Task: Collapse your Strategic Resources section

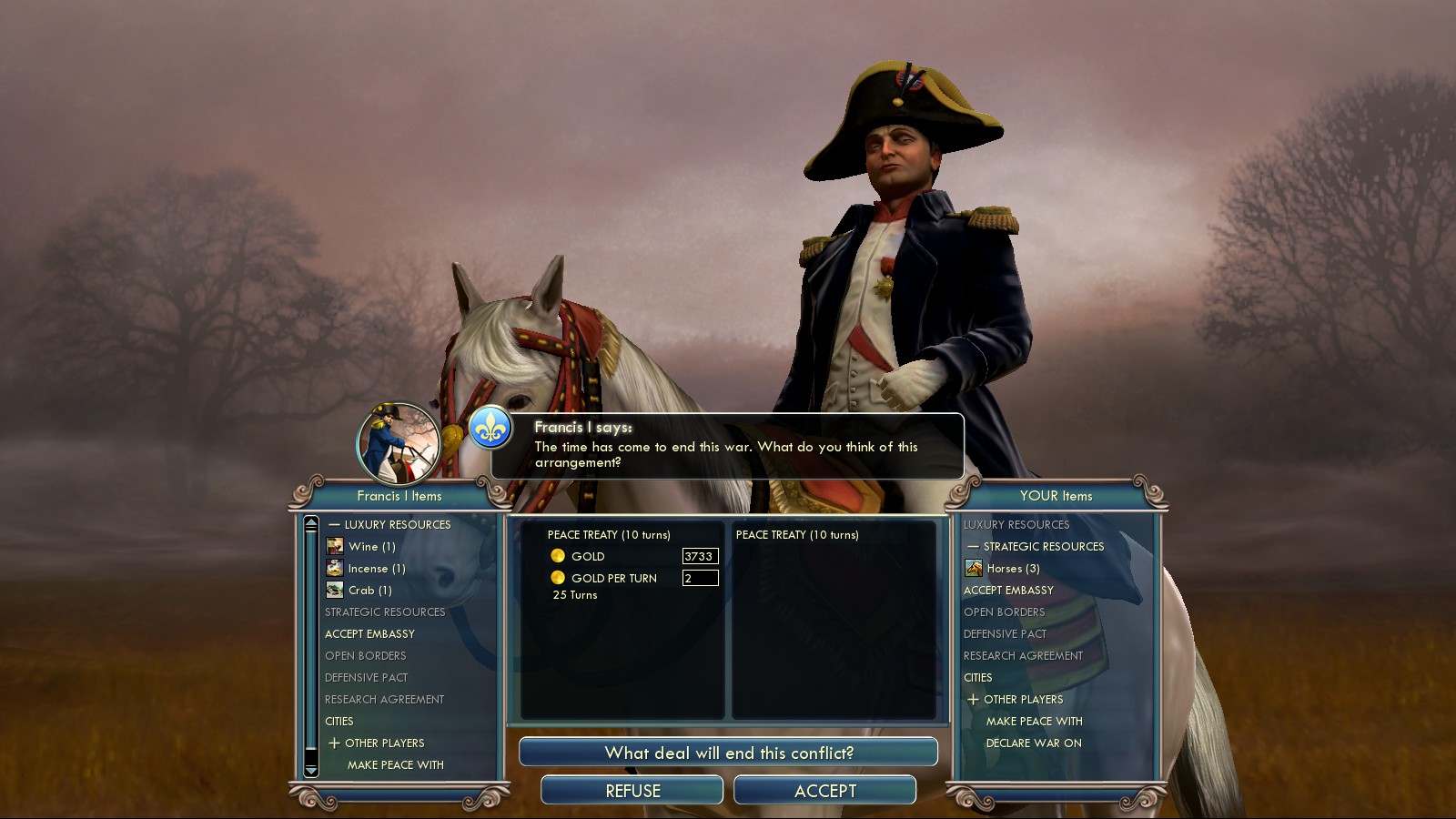Action: [973, 547]
